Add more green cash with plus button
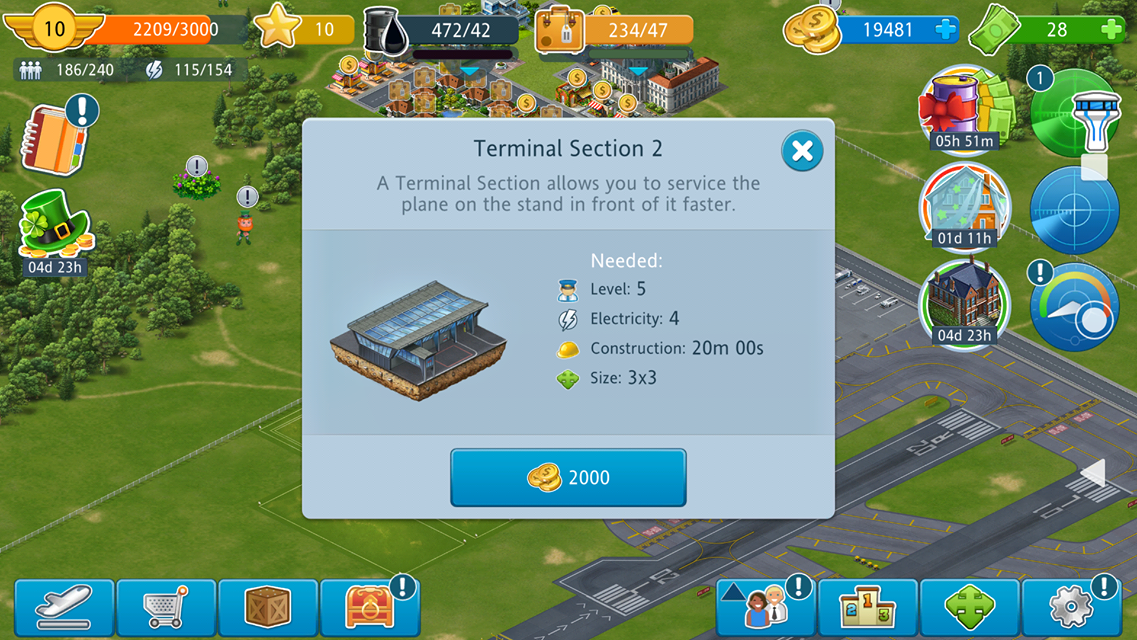Viewport: 1137px width, 640px height. [x=1110, y=30]
